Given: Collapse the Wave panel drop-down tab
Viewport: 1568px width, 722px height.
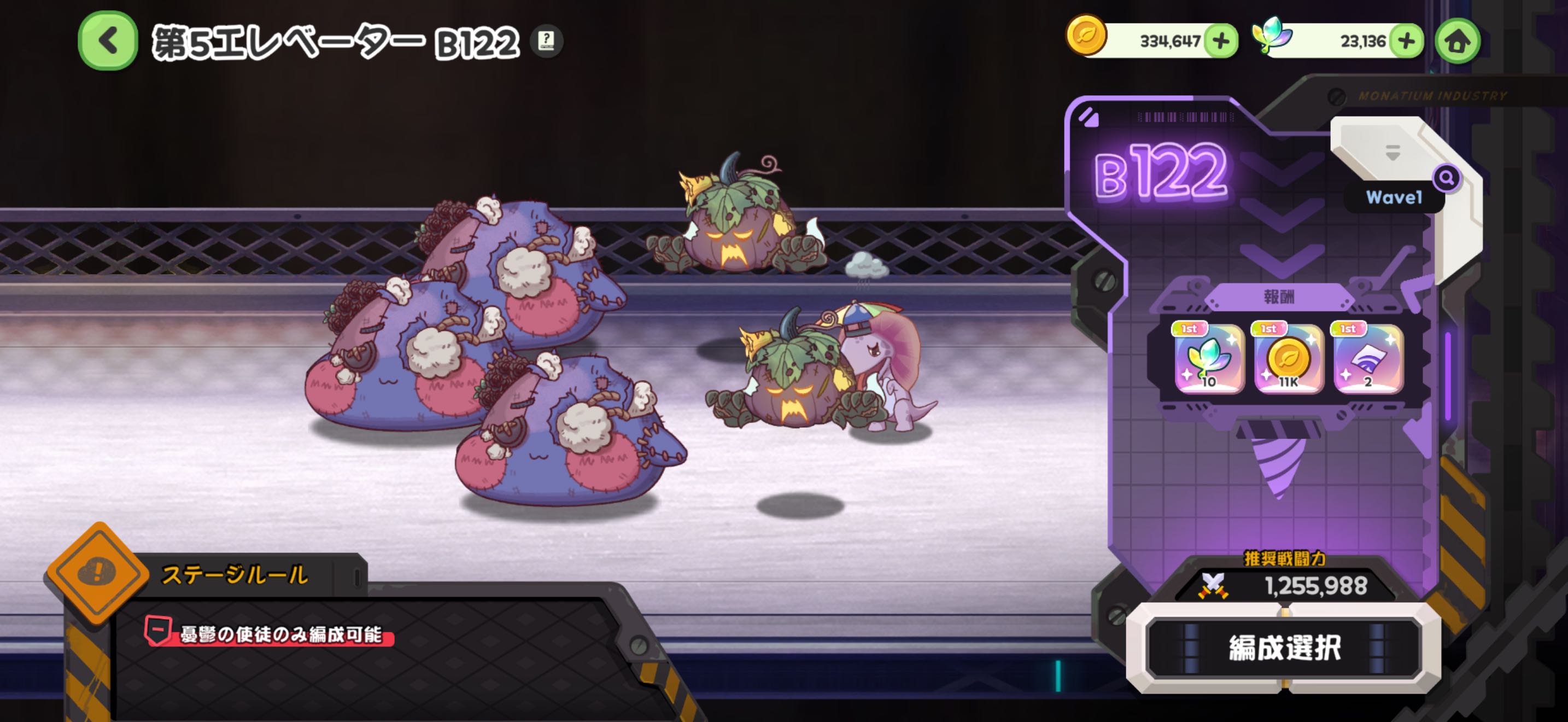Looking at the screenshot, I should click(x=1392, y=152).
